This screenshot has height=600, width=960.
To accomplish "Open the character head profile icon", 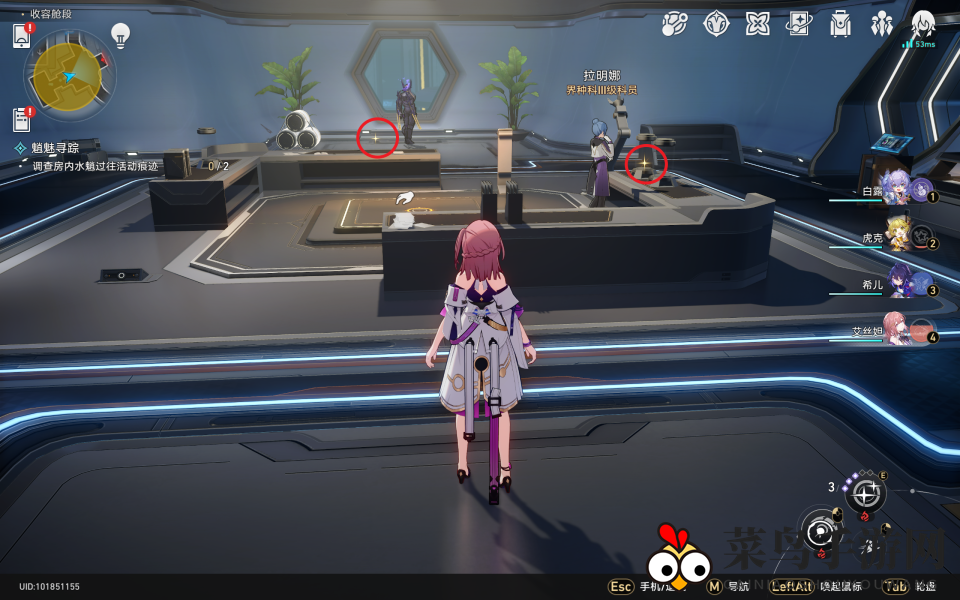I will click(x=922, y=24).
